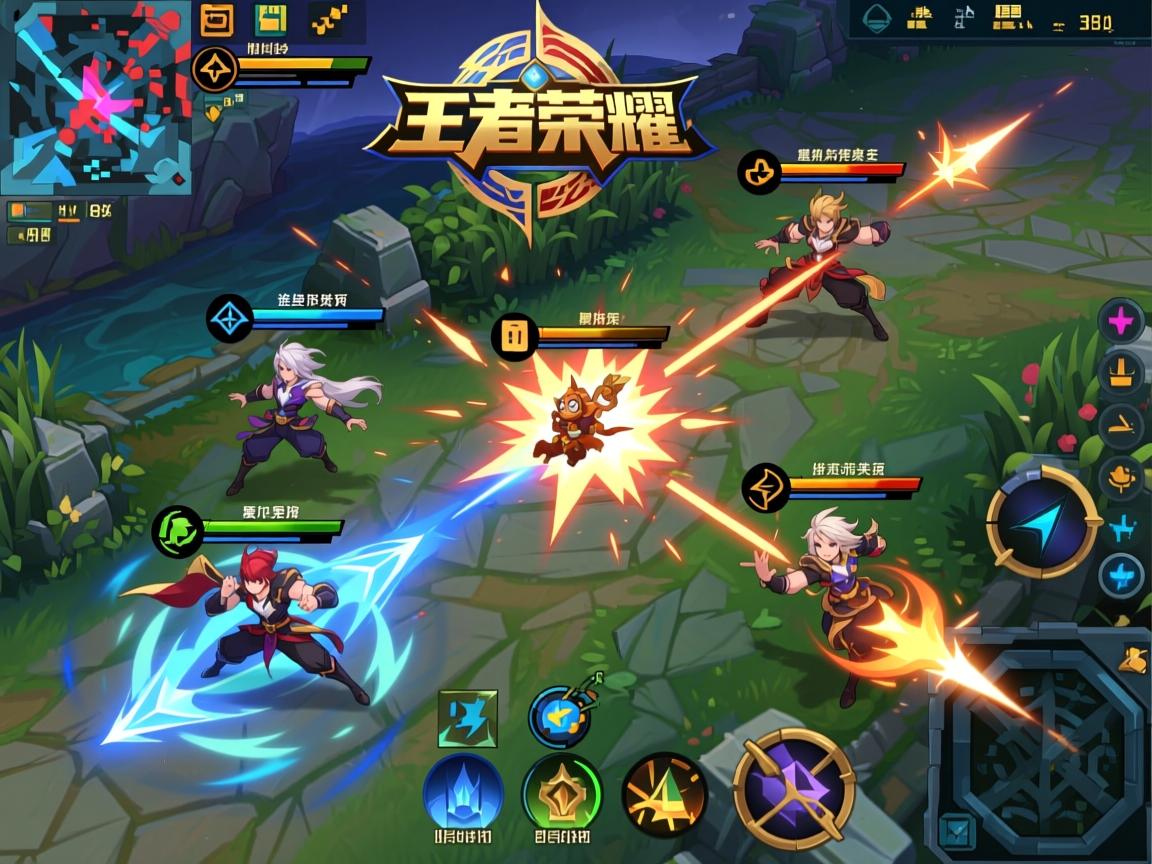Tap the large cyan arrow button

click(1041, 521)
